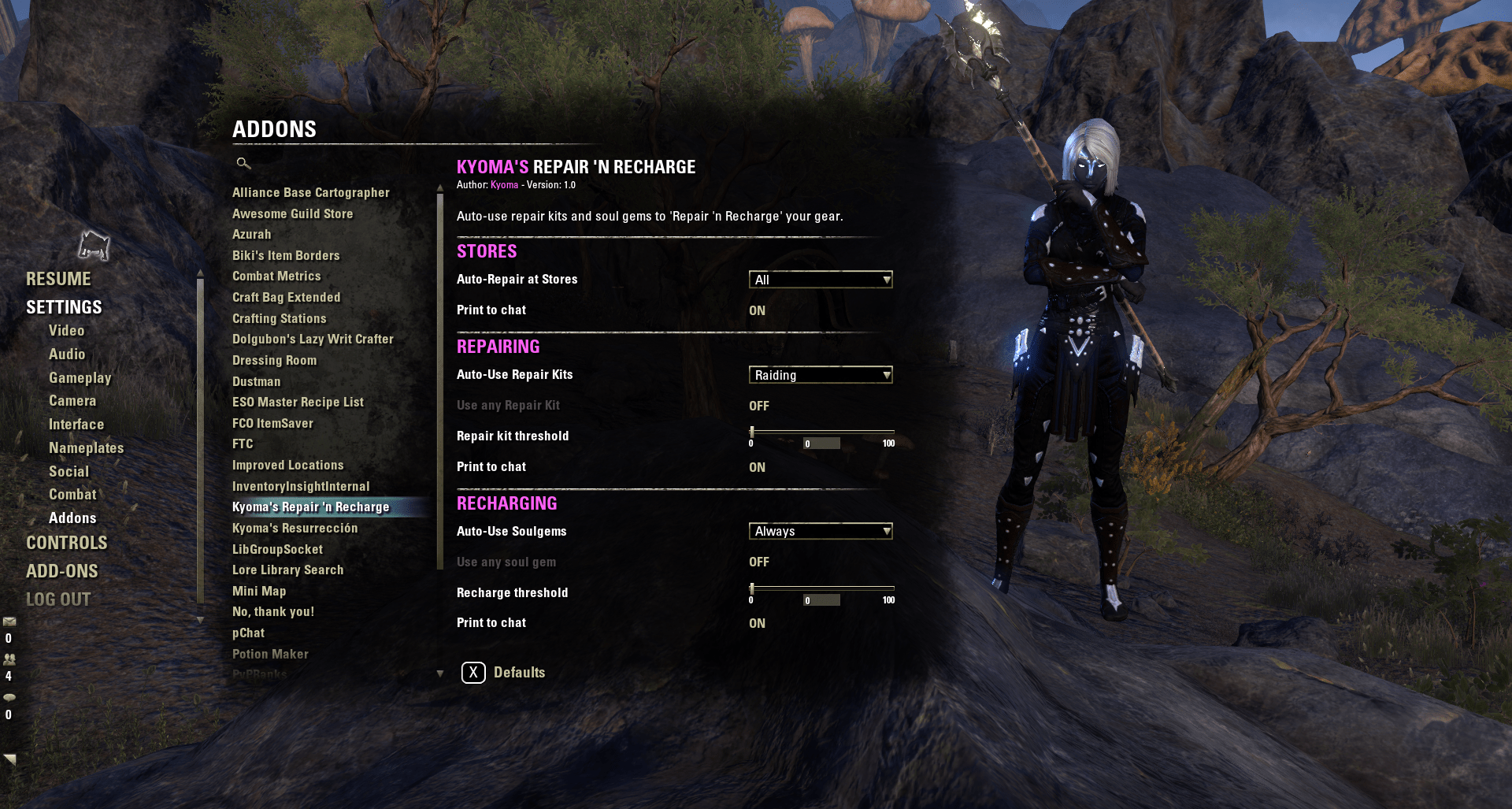Open the Auto-Use Soulgems dropdown
Image resolution: width=1512 pixels, height=809 pixels.
(821, 531)
